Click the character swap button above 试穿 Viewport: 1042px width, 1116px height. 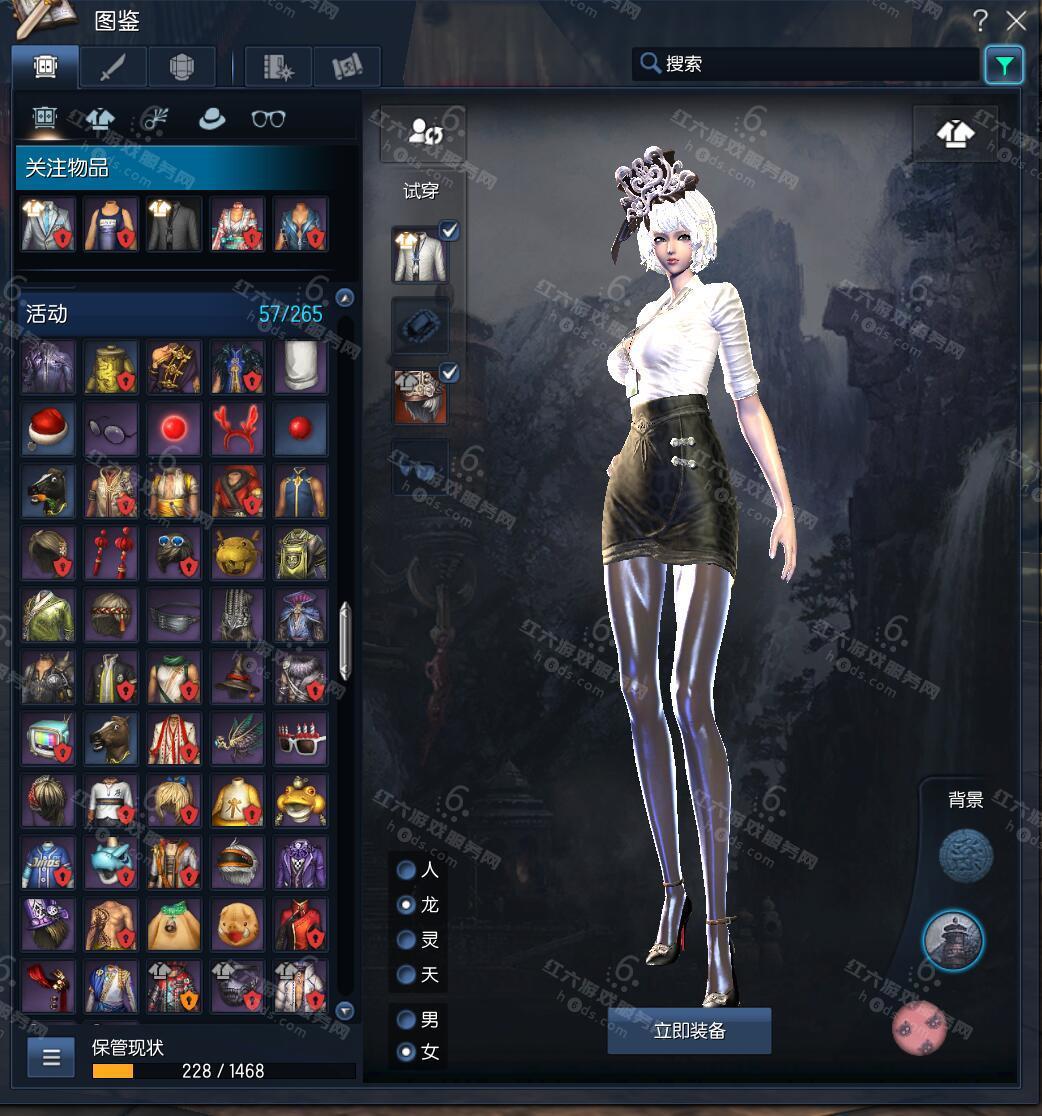(422, 132)
